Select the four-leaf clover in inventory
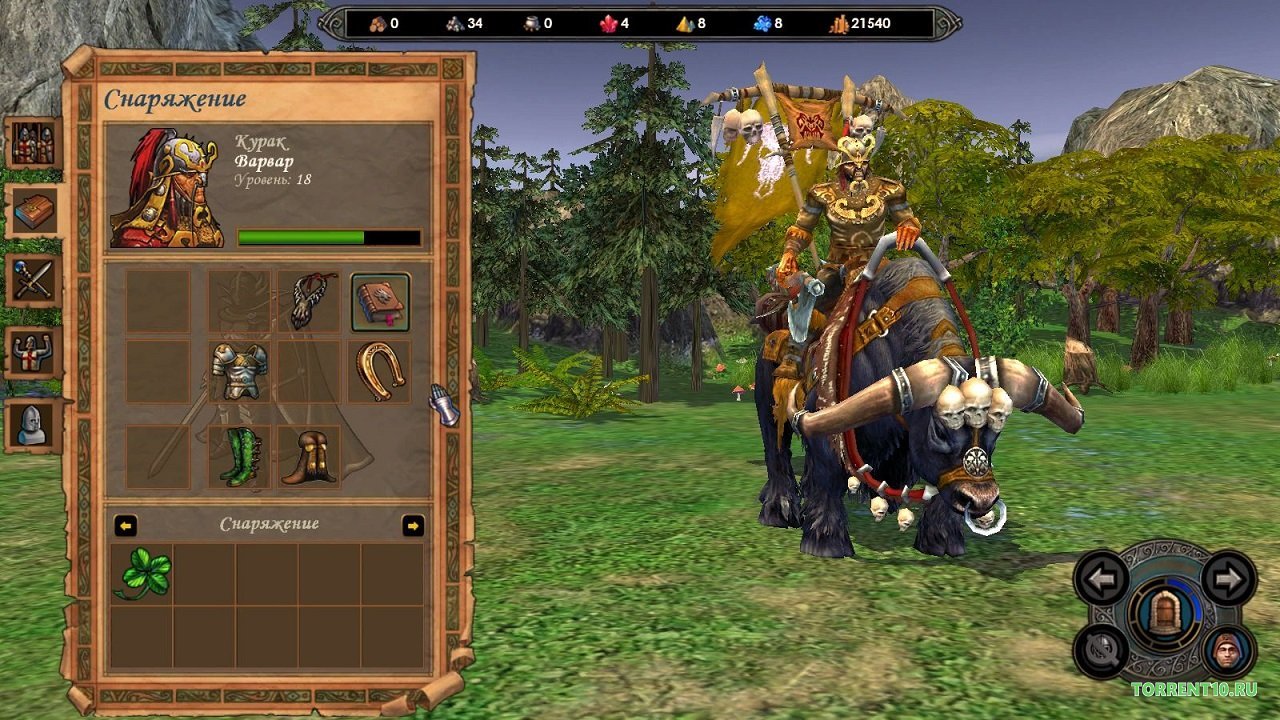This screenshot has height=720, width=1280. click(143, 574)
